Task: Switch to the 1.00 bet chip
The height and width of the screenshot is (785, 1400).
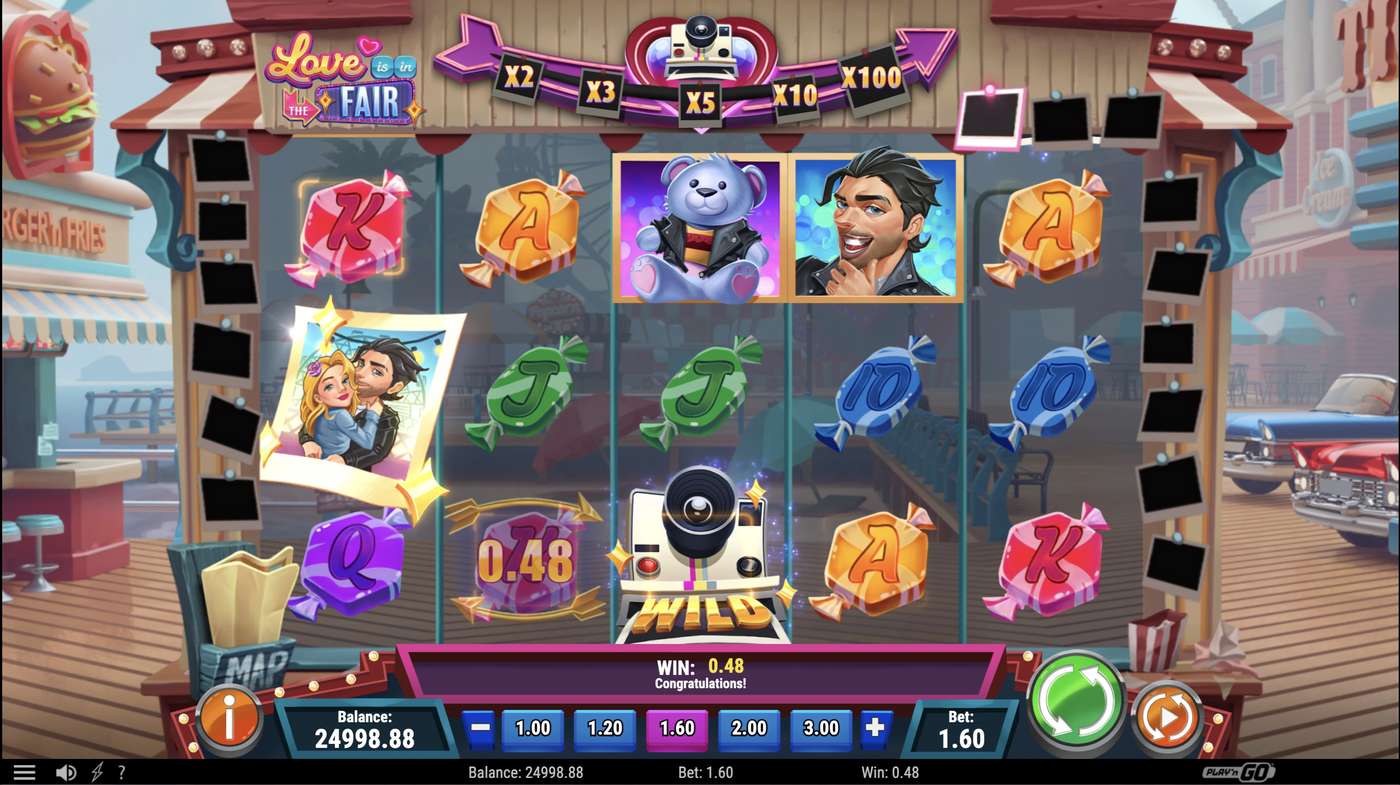Action: coord(531,729)
